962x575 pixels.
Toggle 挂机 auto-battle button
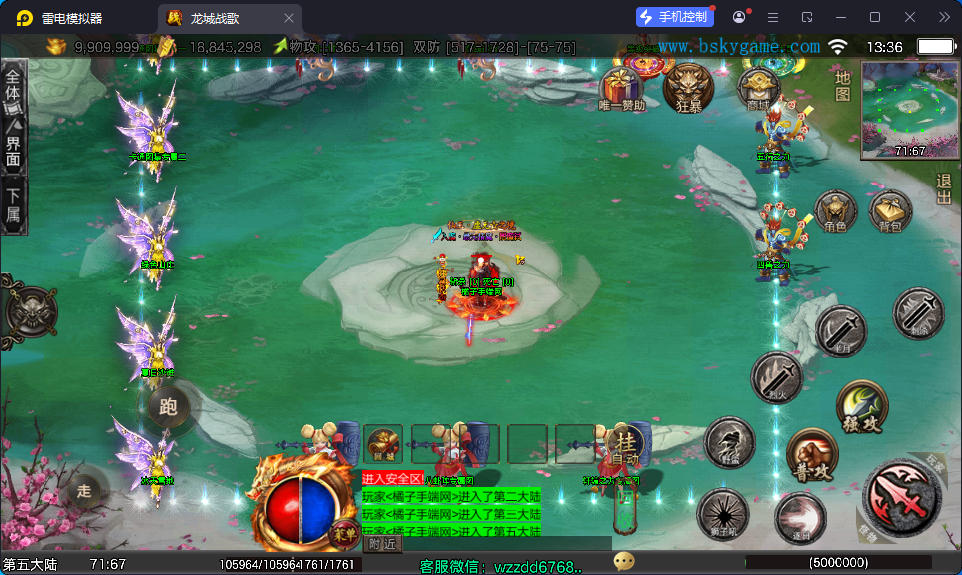626,447
